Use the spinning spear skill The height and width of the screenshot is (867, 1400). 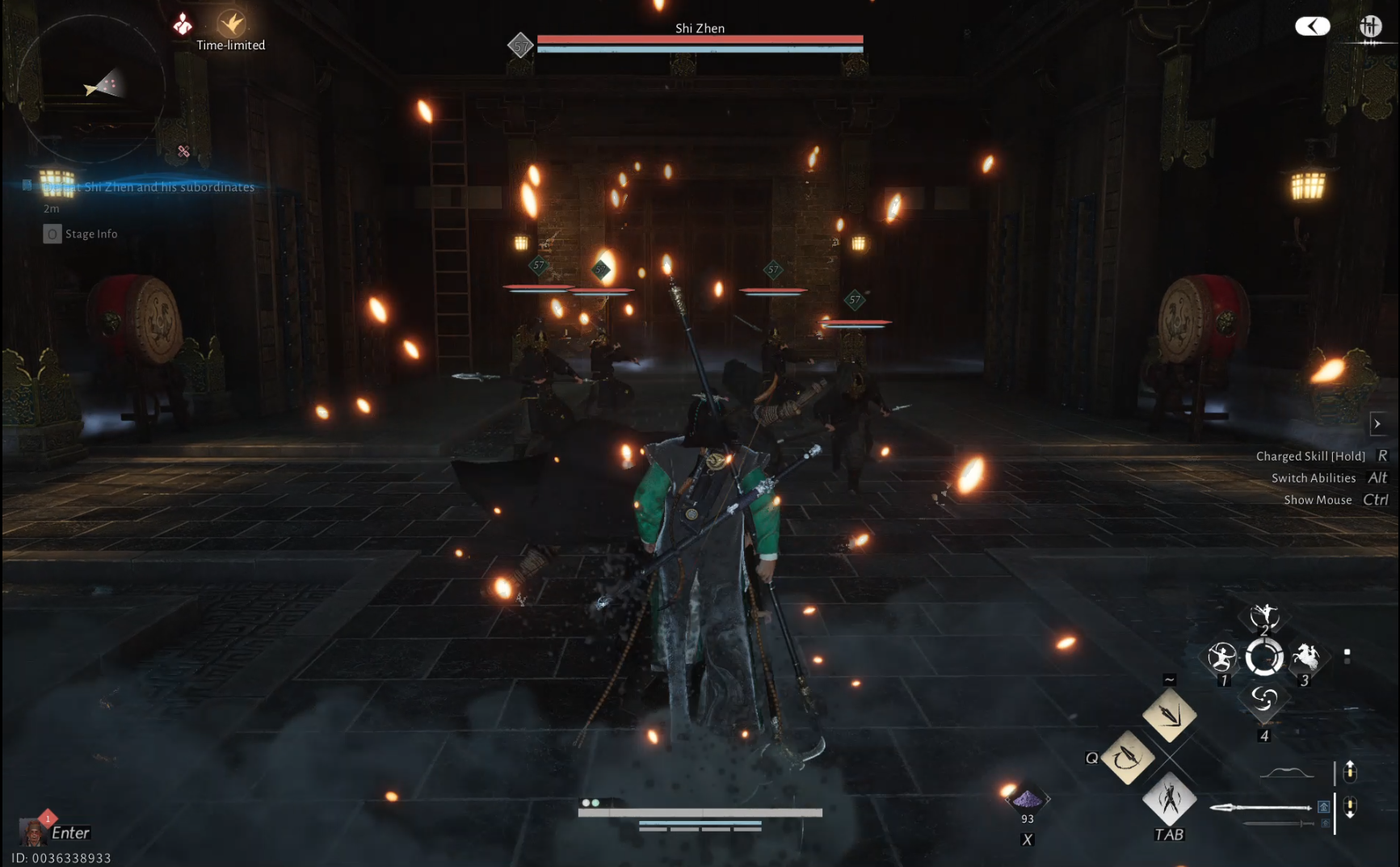[x=1127, y=758]
